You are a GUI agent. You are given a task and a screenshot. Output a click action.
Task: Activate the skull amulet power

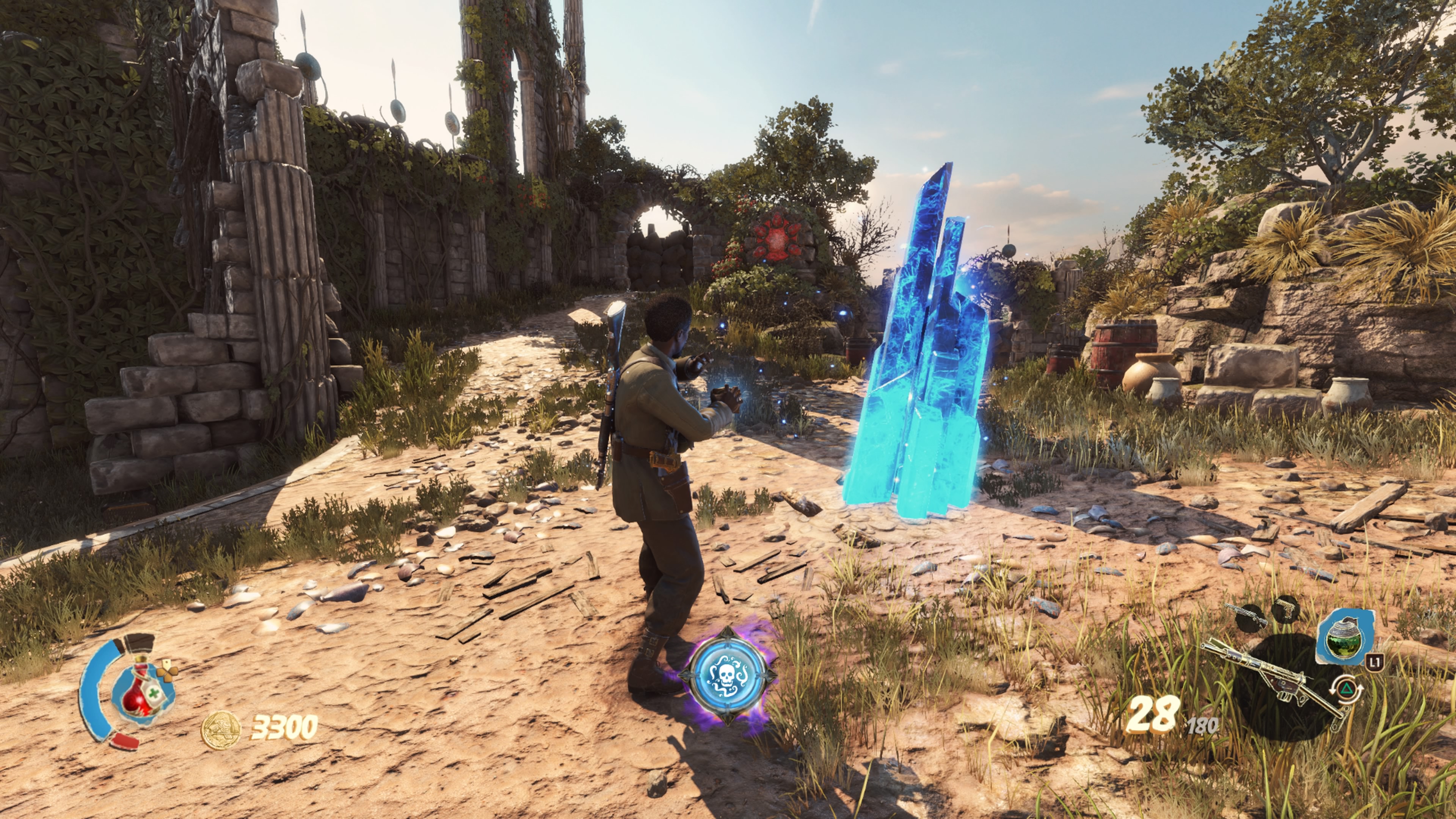point(726,675)
